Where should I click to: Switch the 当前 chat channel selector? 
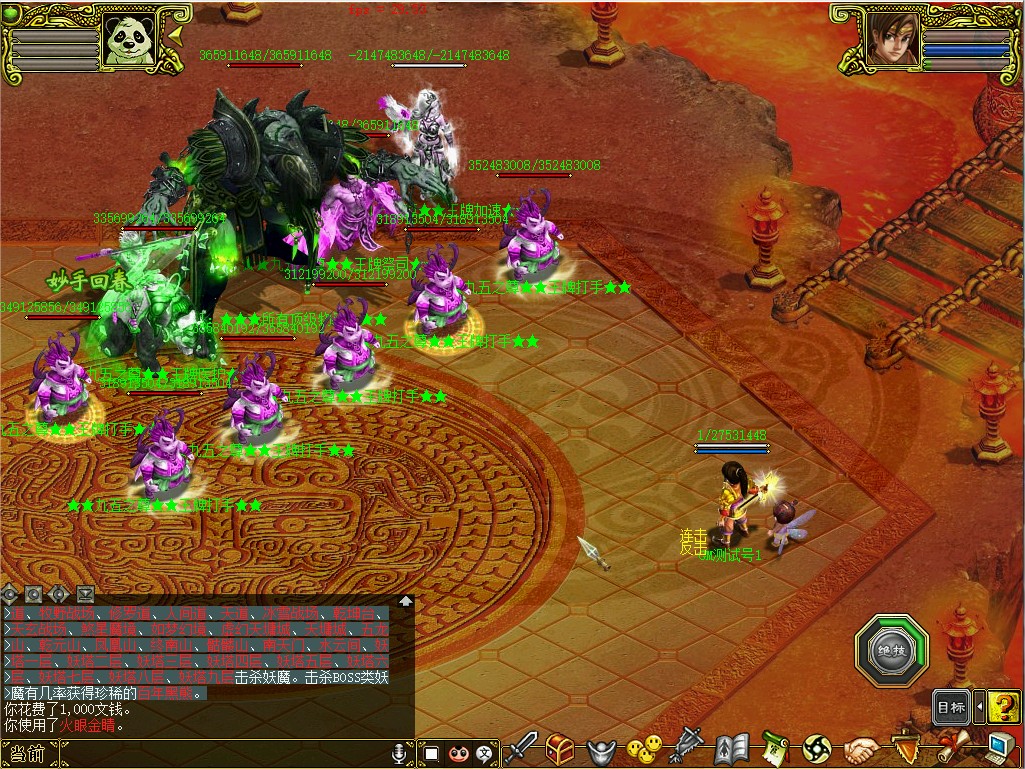pyautogui.click(x=28, y=754)
